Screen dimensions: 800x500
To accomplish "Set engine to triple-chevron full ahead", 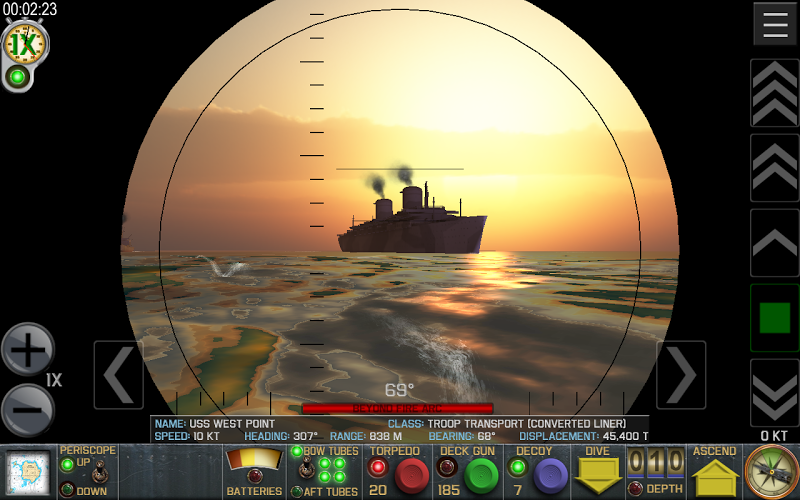I will pos(775,93).
